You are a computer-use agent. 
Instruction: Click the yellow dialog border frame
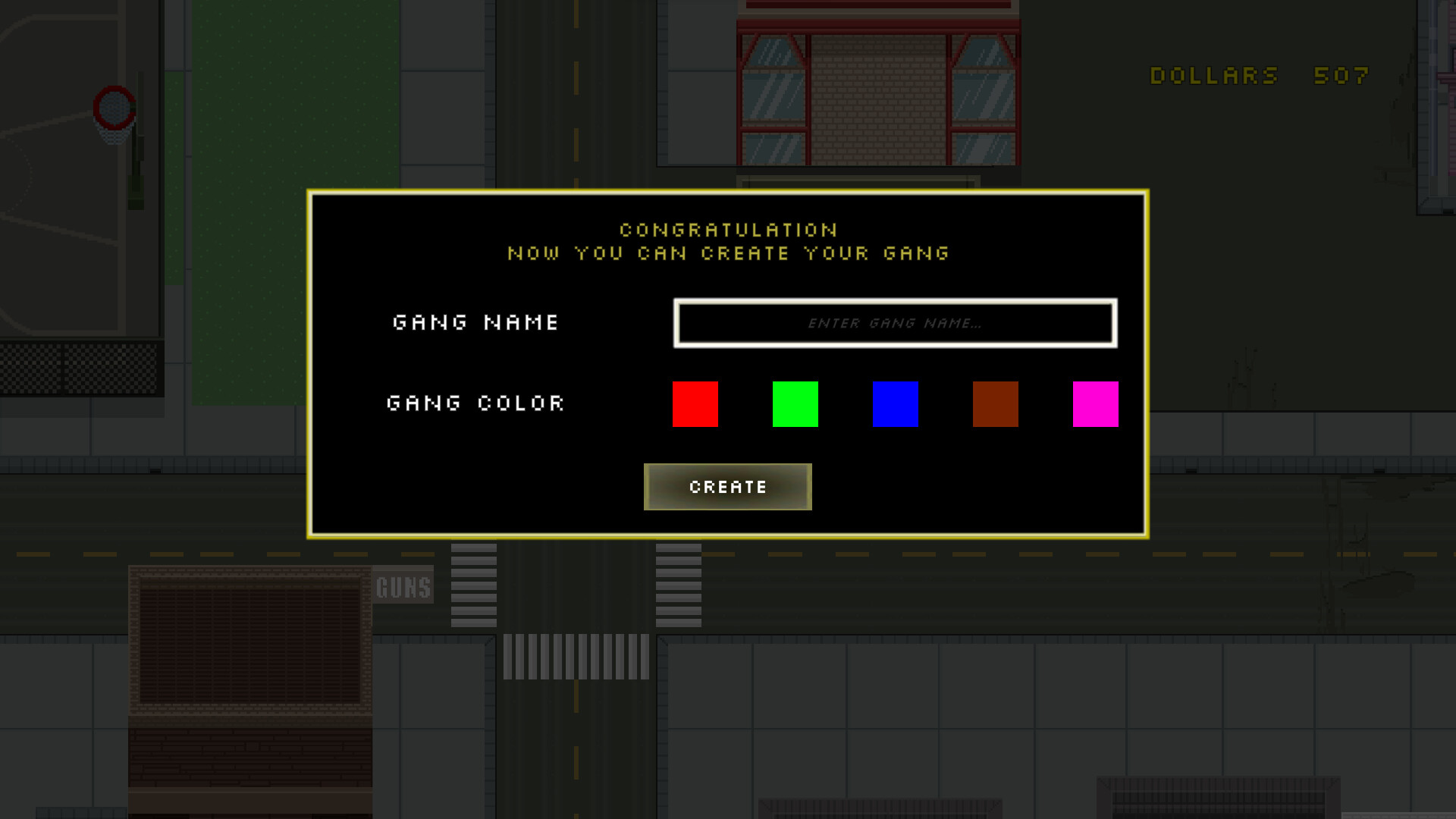727,192
